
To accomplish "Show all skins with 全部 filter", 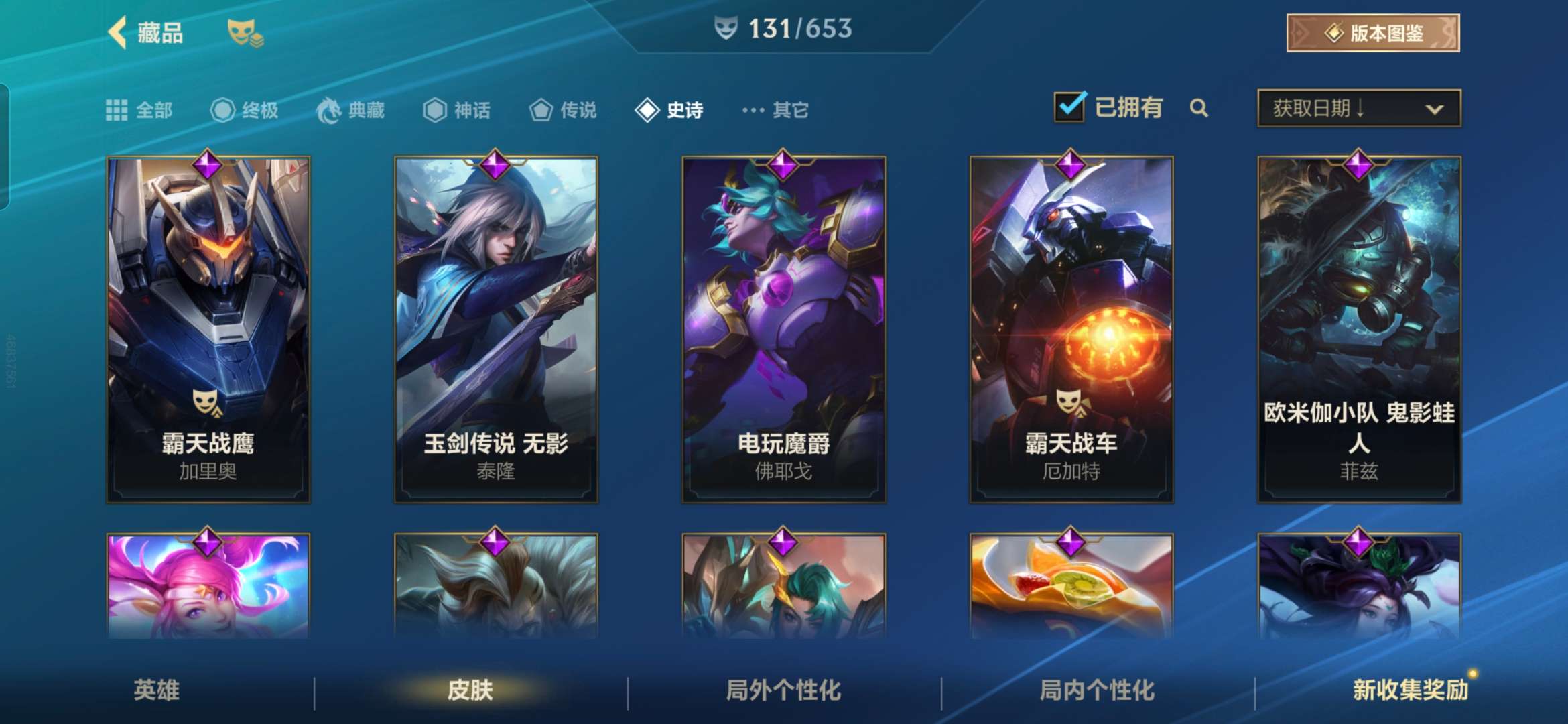I will pos(139,110).
